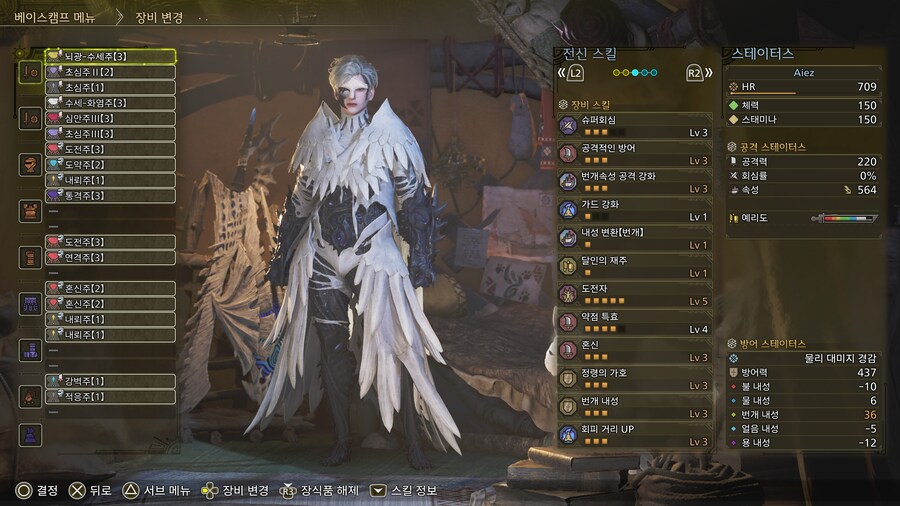Select the 도약주【2】 decoration slot
The image size is (900, 506).
click(x=110, y=165)
